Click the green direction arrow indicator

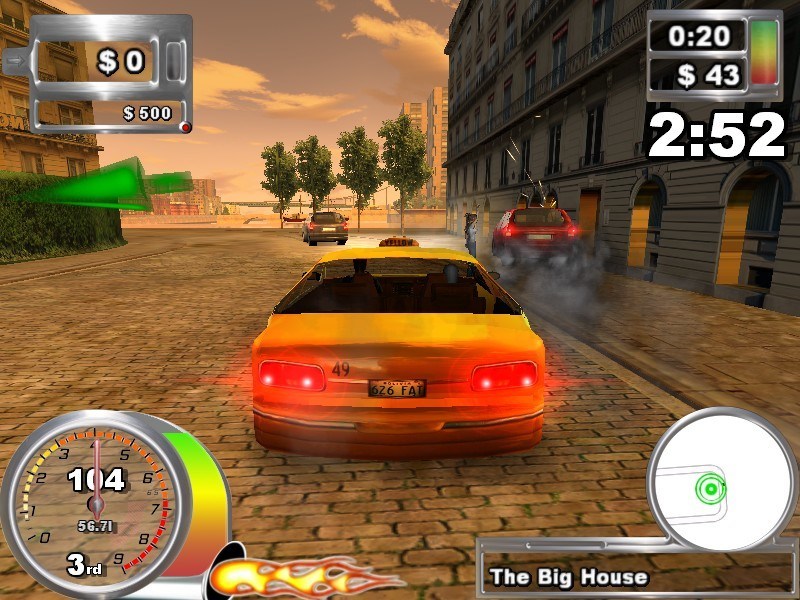tap(110, 187)
